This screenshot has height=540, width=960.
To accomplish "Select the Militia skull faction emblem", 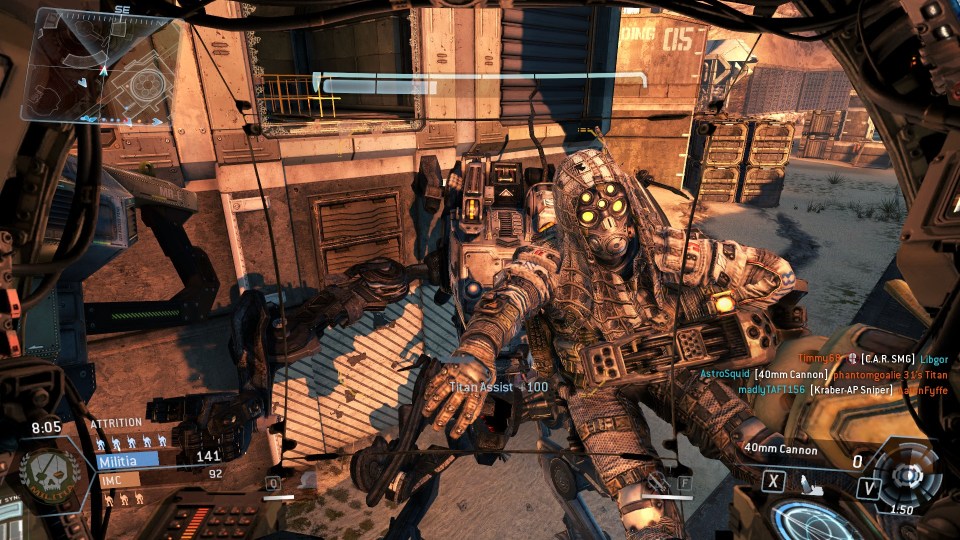I will 51,473.
